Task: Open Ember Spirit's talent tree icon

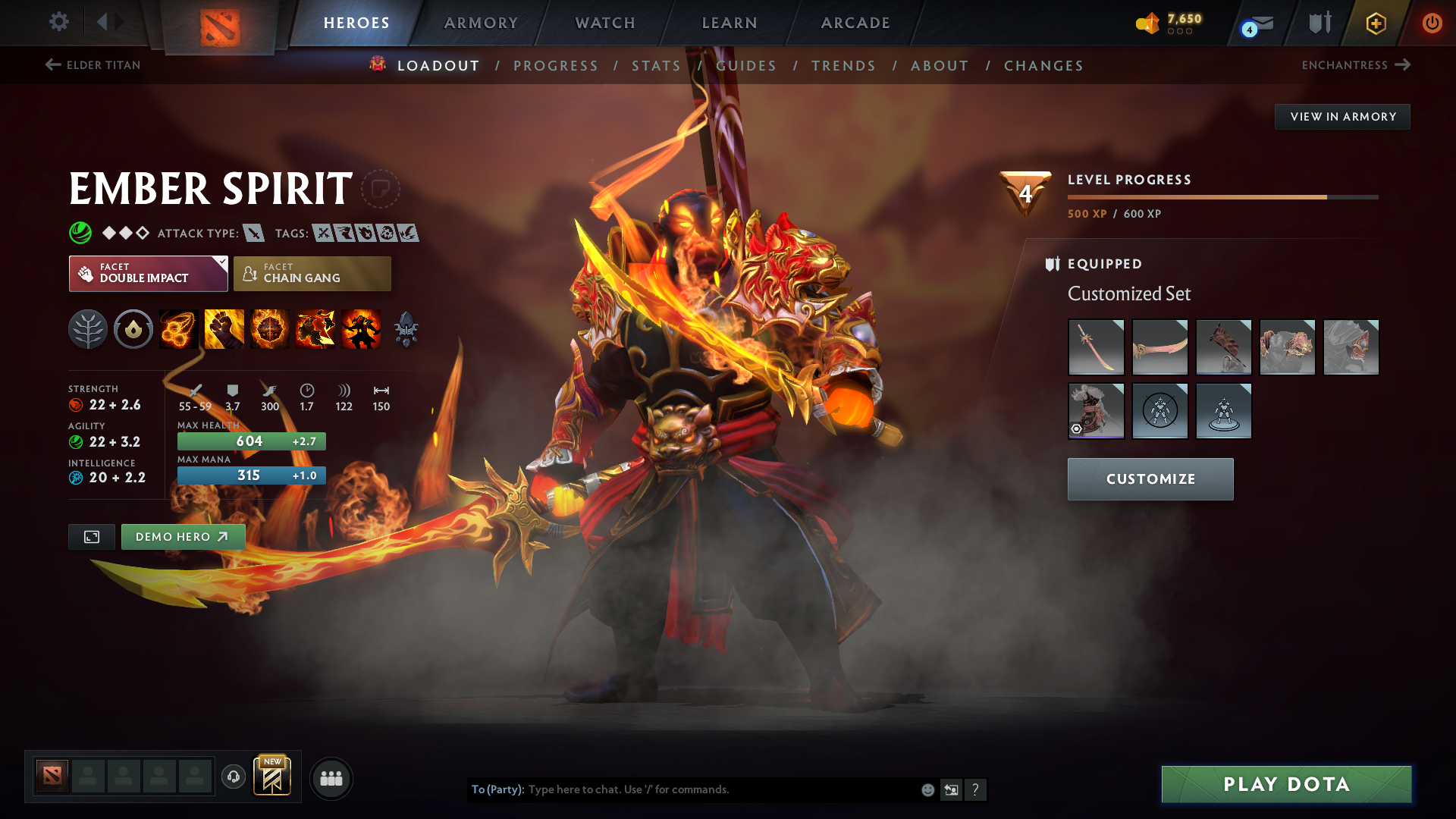Action: [x=88, y=329]
